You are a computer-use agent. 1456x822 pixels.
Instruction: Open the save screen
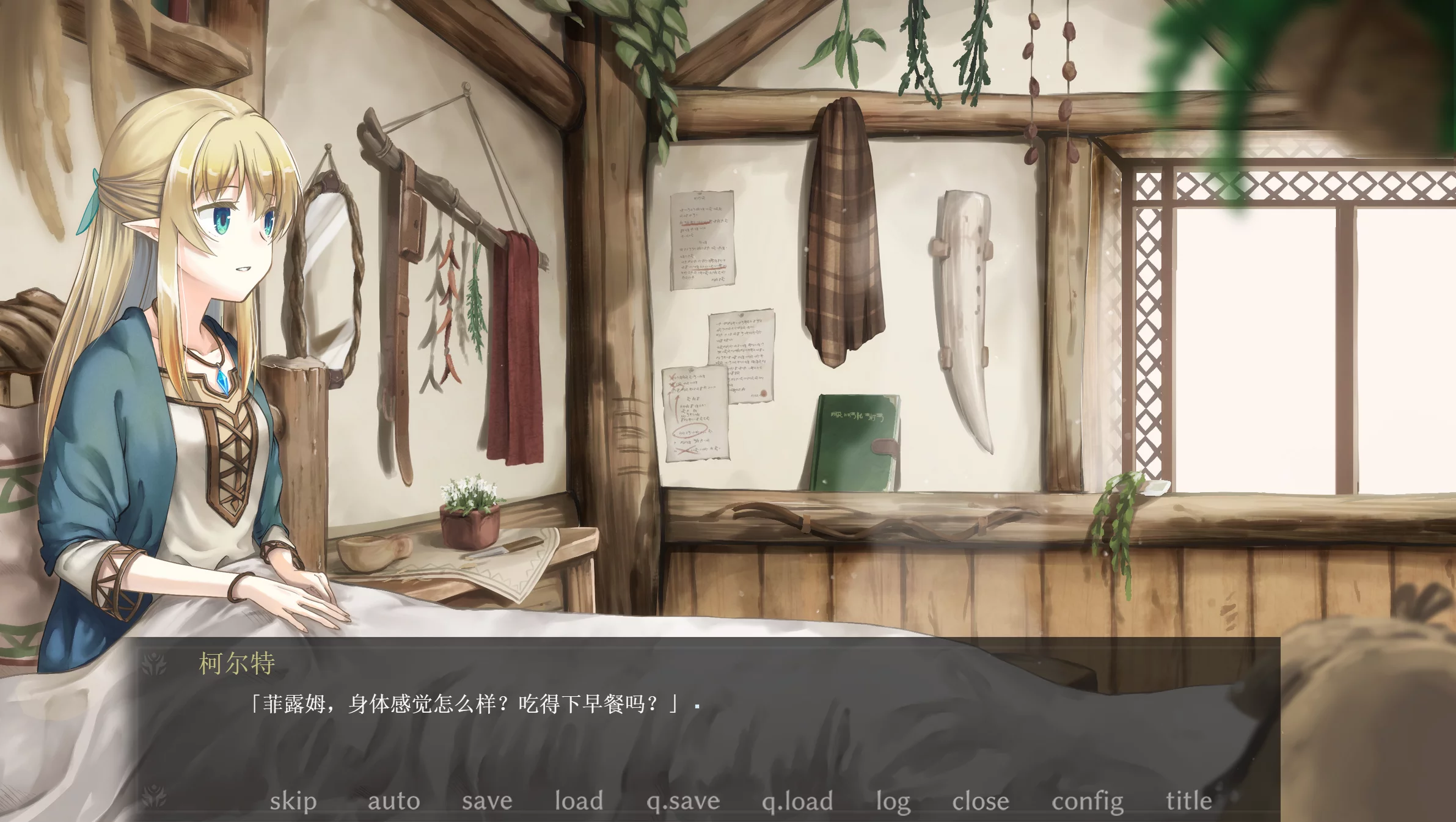(488, 801)
